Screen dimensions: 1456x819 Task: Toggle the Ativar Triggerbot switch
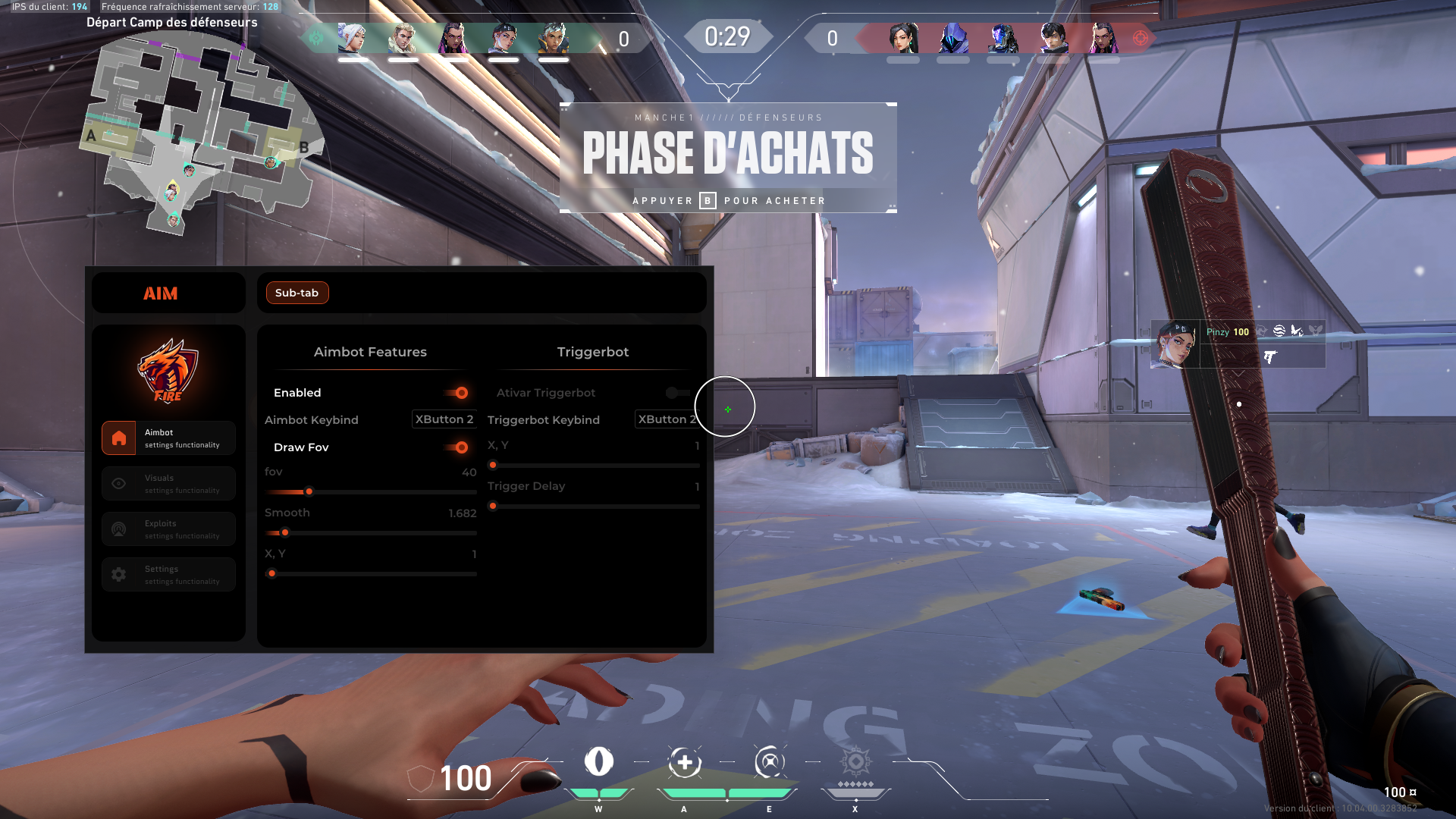point(676,393)
